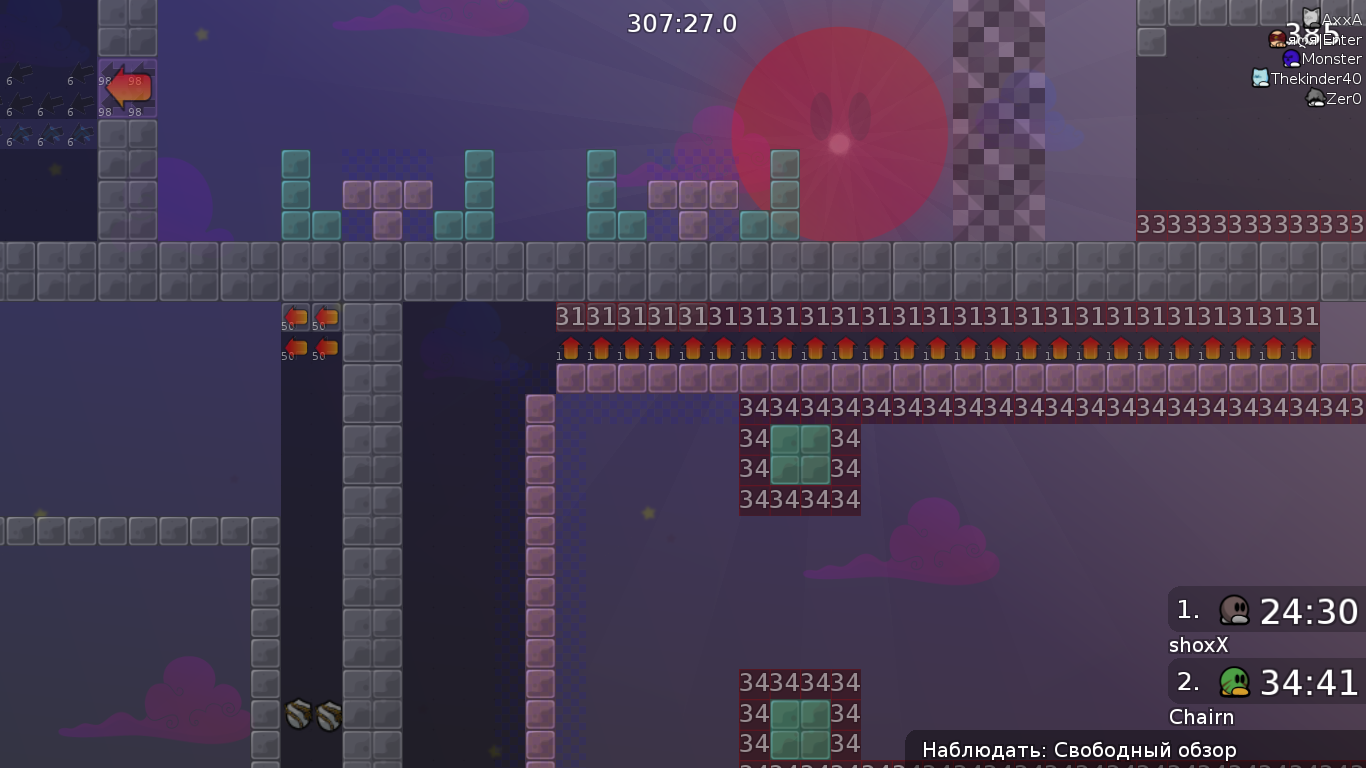Click Thekinder40's light blue tee icon
This screenshot has width=1366, height=768.
[x=1260, y=77]
